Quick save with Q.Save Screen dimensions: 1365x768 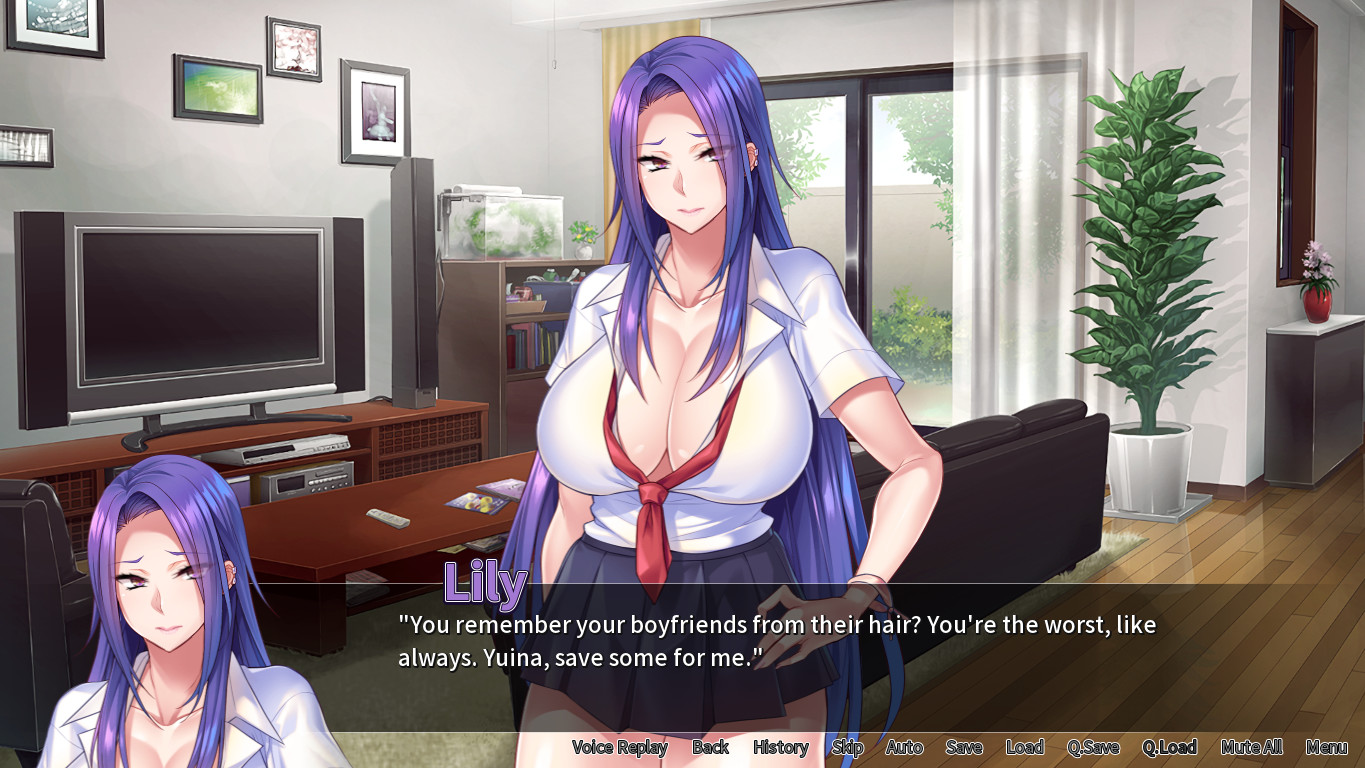pyautogui.click(x=1093, y=747)
